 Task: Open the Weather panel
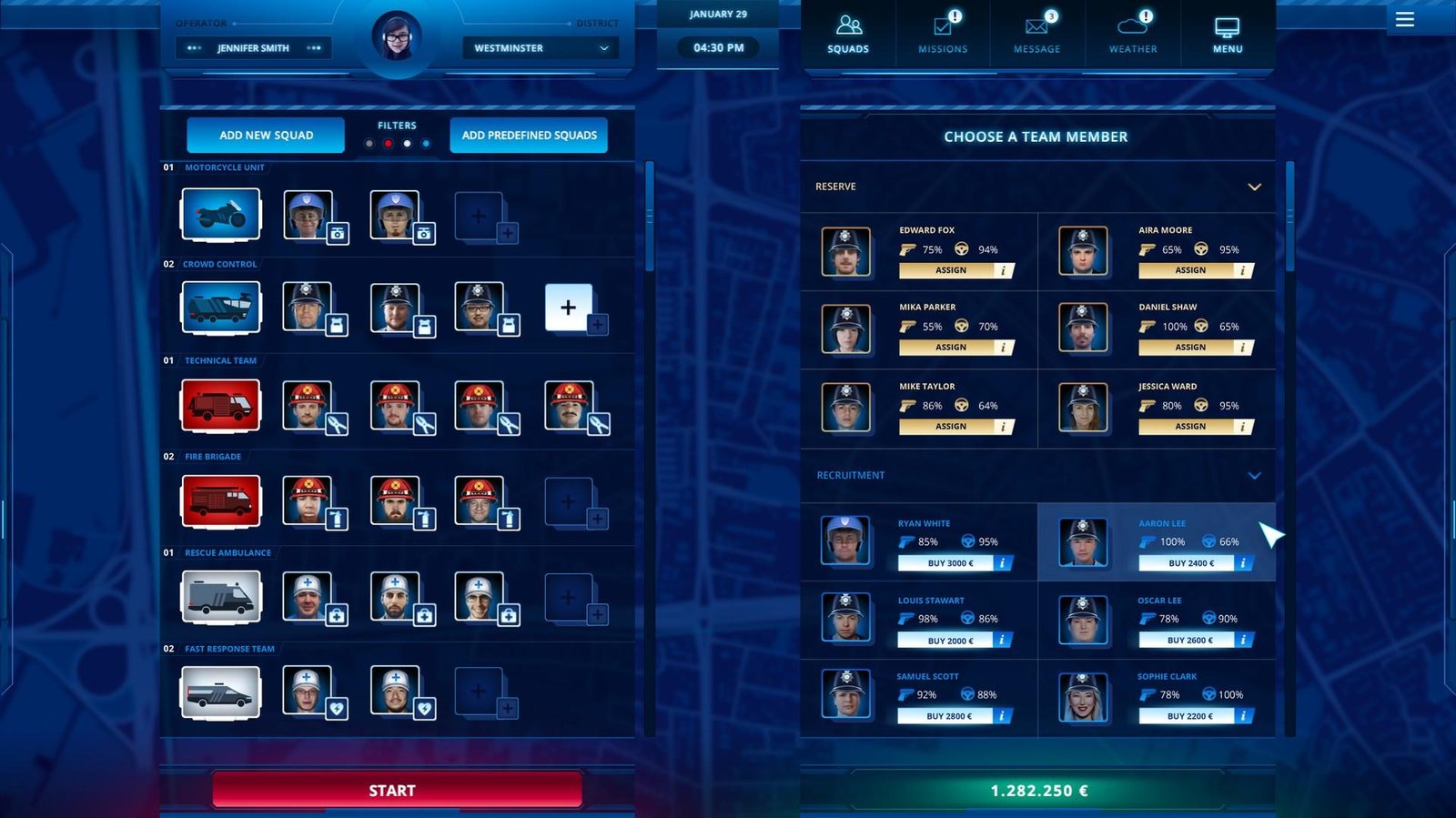coord(1131,32)
